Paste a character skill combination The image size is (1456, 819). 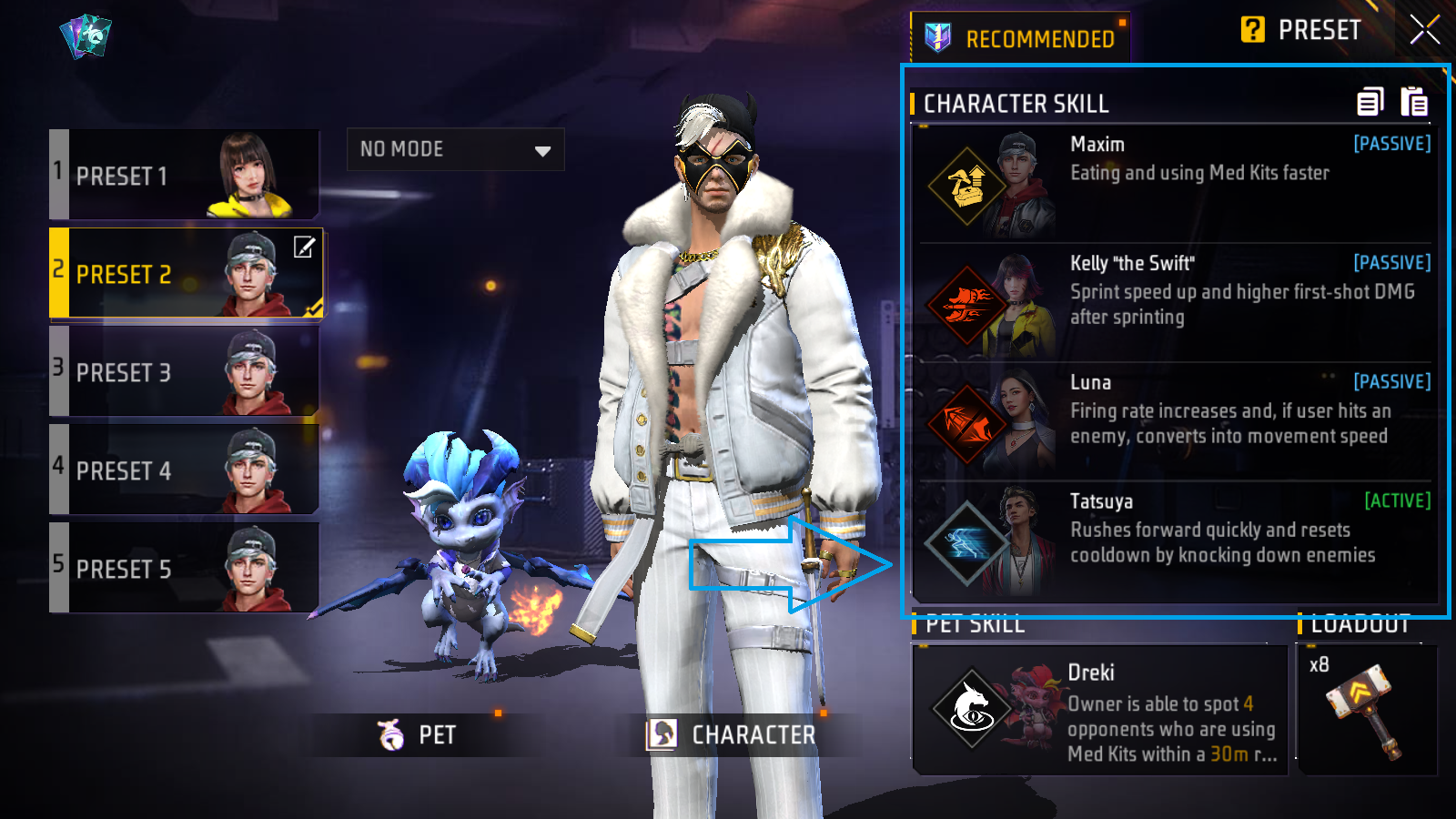1414,102
